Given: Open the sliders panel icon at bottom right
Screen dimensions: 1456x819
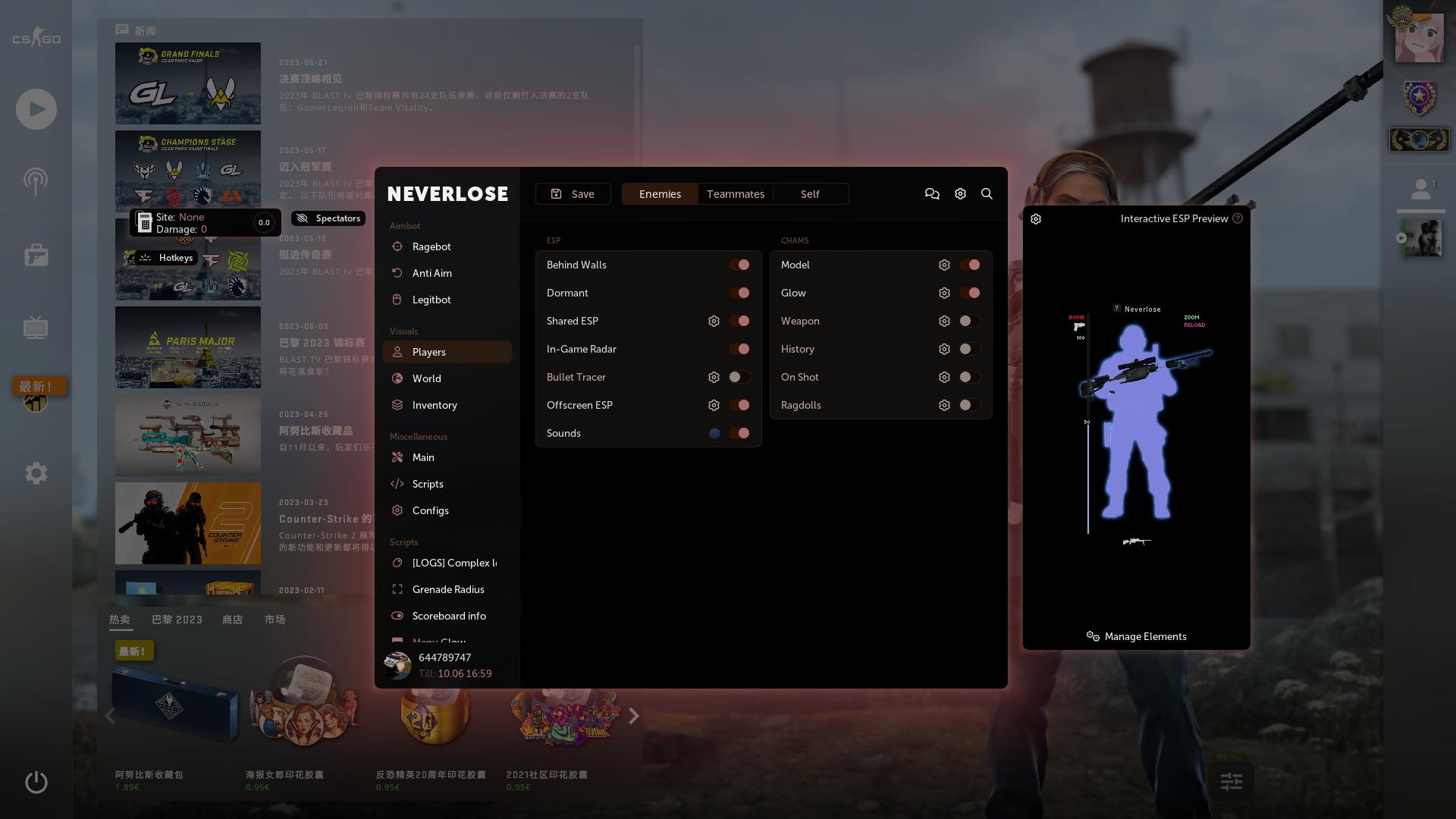Looking at the screenshot, I should tap(1232, 780).
